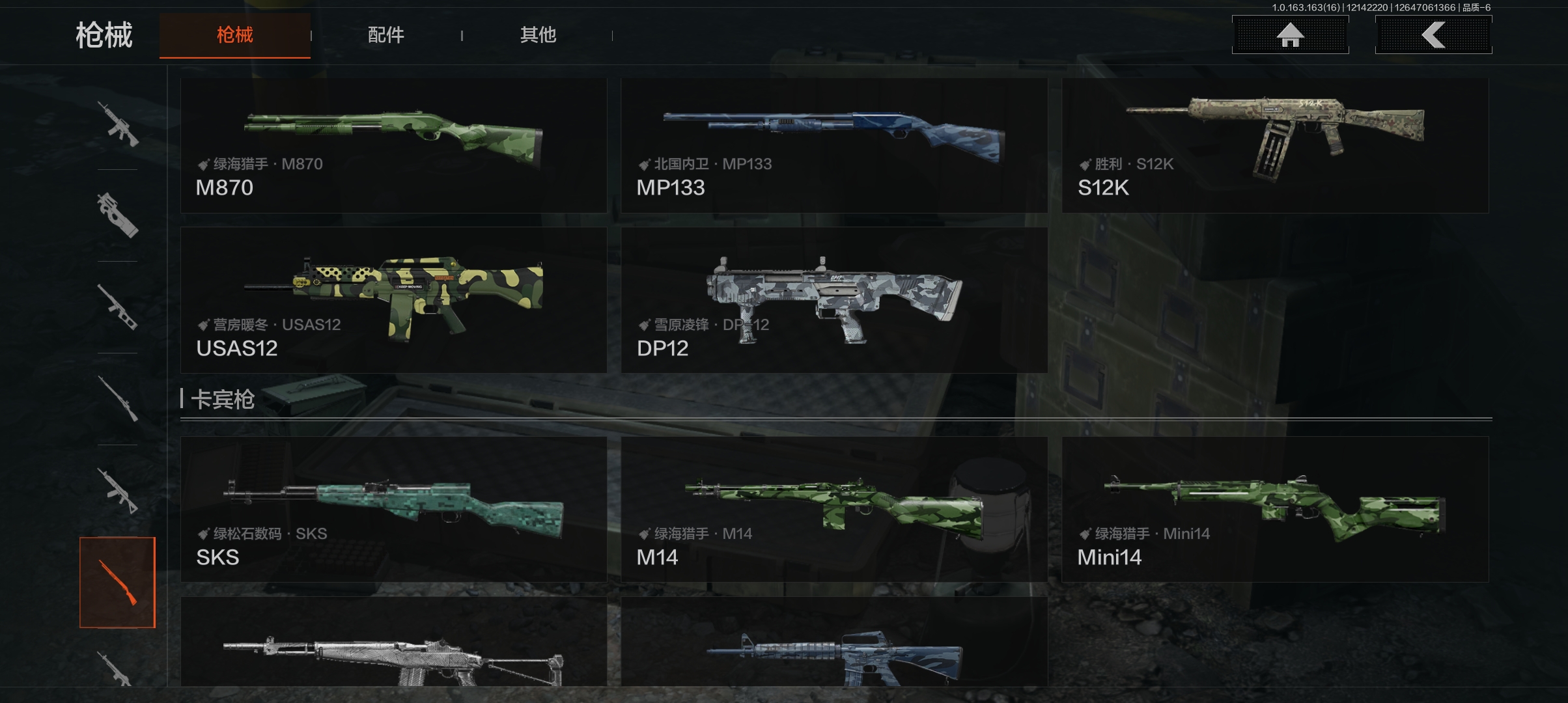Pick the USAS12 camo skin

(x=393, y=300)
